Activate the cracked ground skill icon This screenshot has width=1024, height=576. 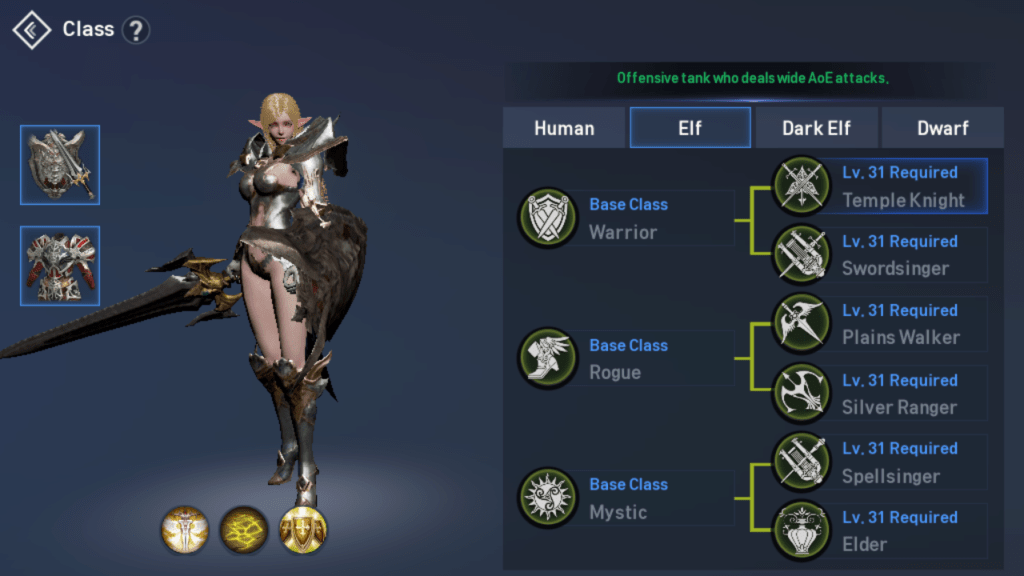(x=243, y=530)
